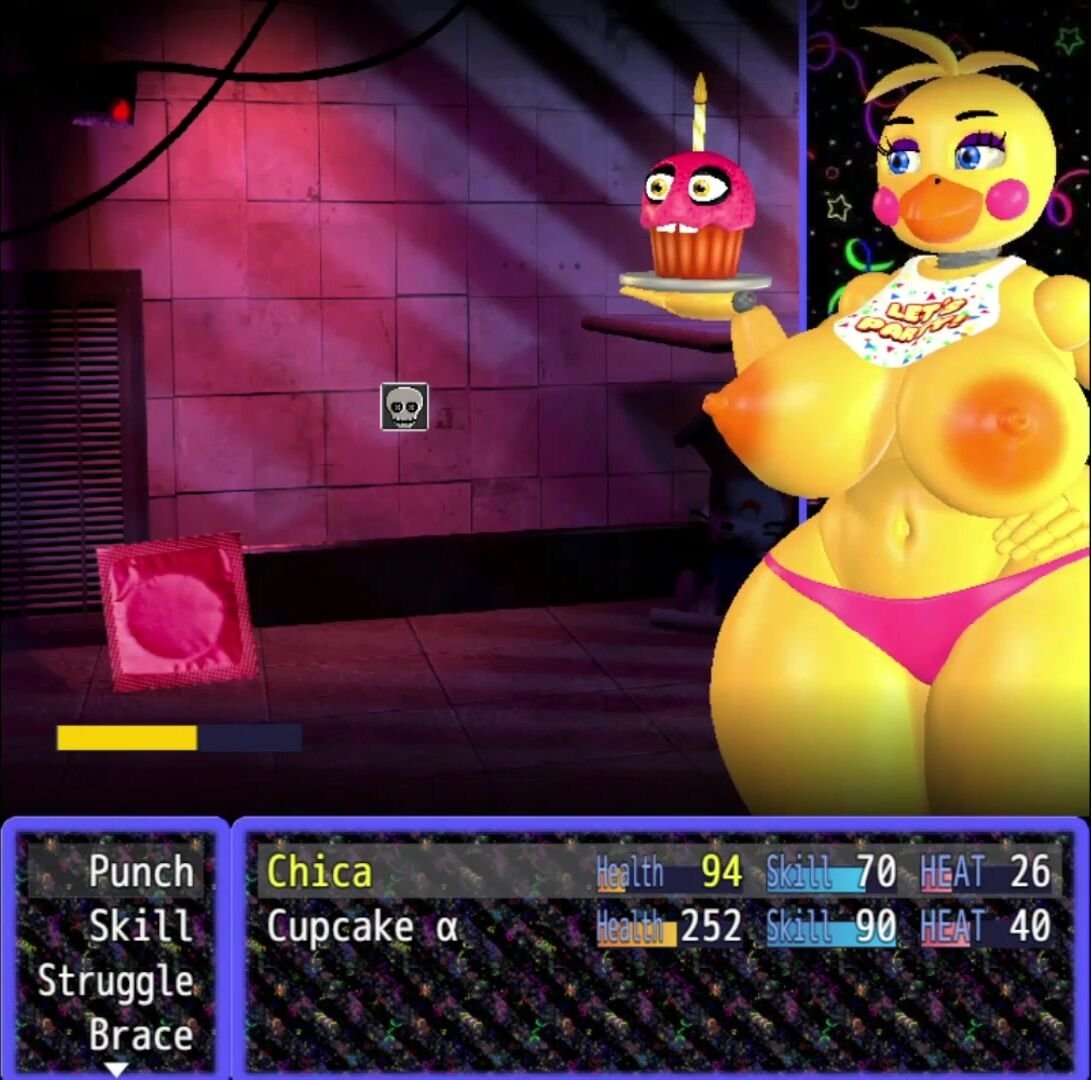
Task: Pick the Brace command
Action: point(140,1035)
